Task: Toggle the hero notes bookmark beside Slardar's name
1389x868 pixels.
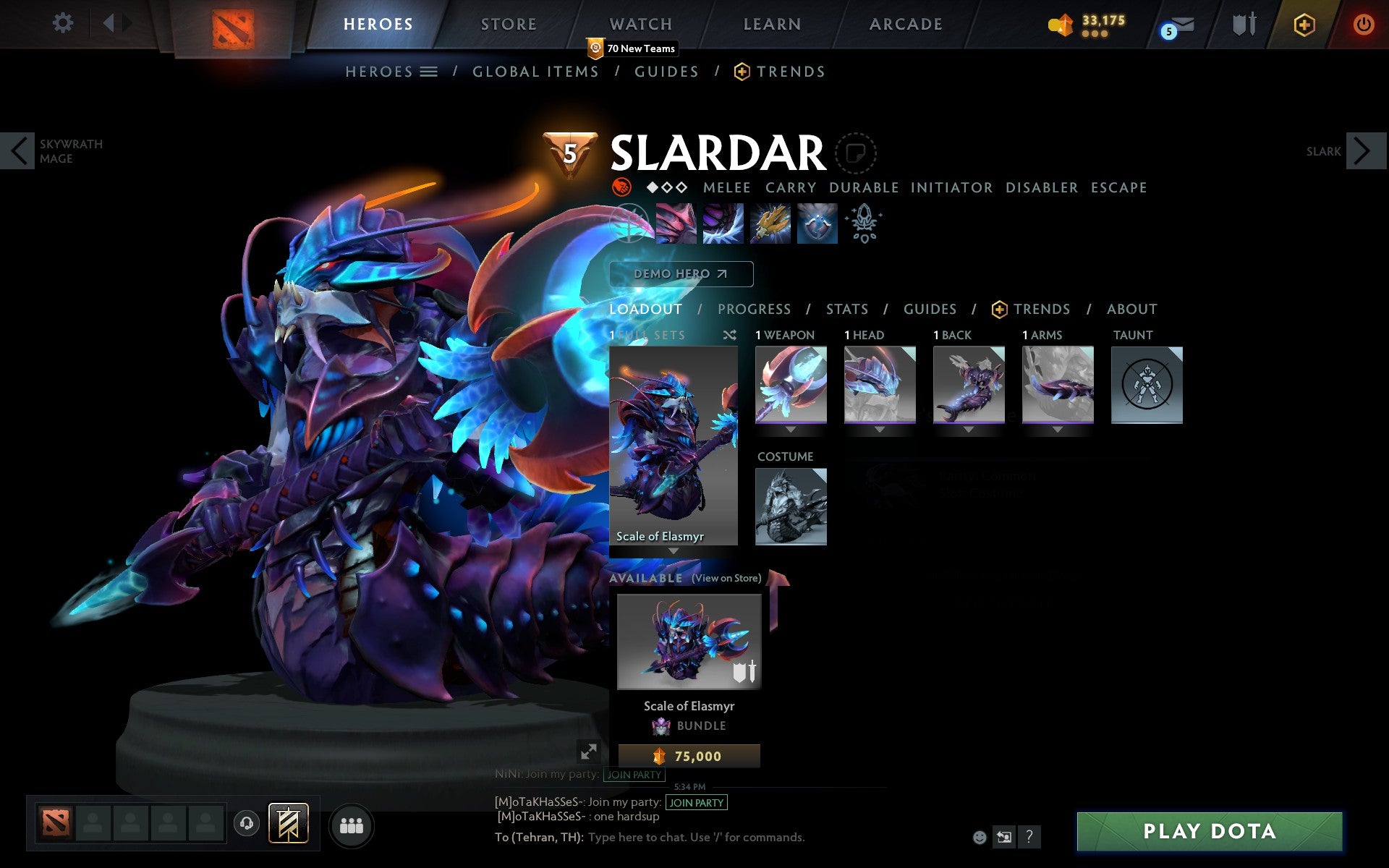Action: pyautogui.click(x=857, y=153)
